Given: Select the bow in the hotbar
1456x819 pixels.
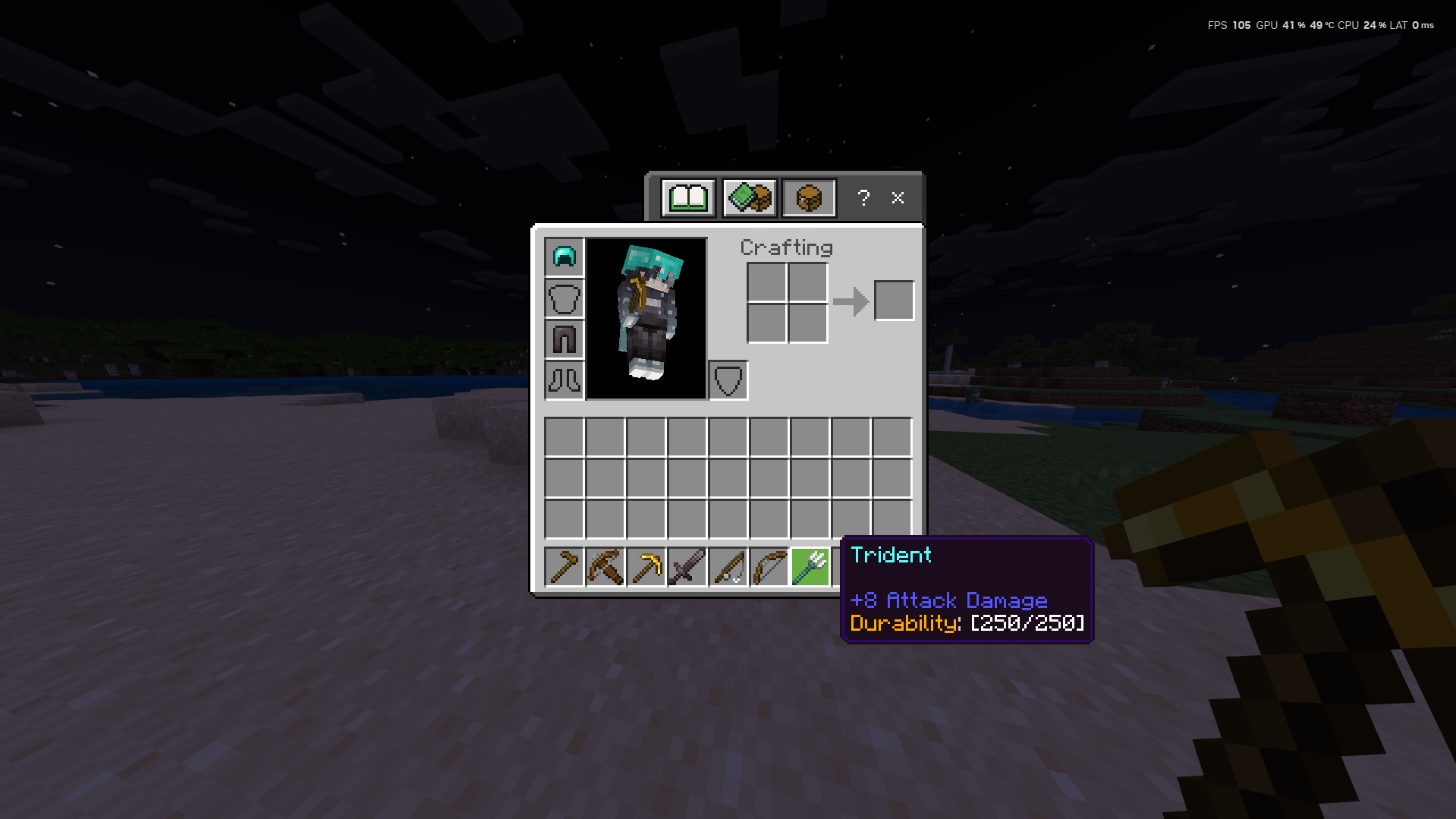Looking at the screenshot, I should tap(769, 566).
